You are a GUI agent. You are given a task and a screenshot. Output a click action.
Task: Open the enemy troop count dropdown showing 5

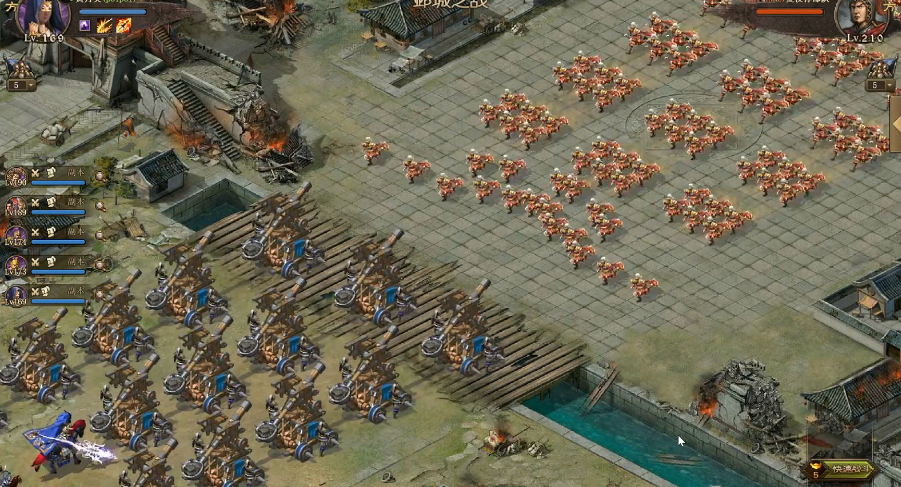click(880, 85)
